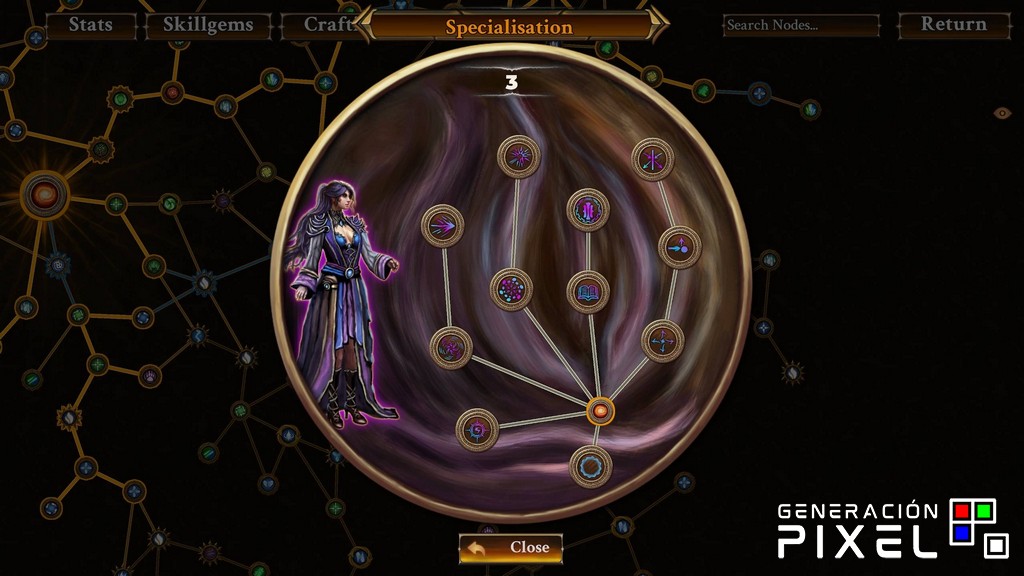Screen dimensions: 1024x576
Task: Choose the starburst explosion node
Action: [x=519, y=156]
